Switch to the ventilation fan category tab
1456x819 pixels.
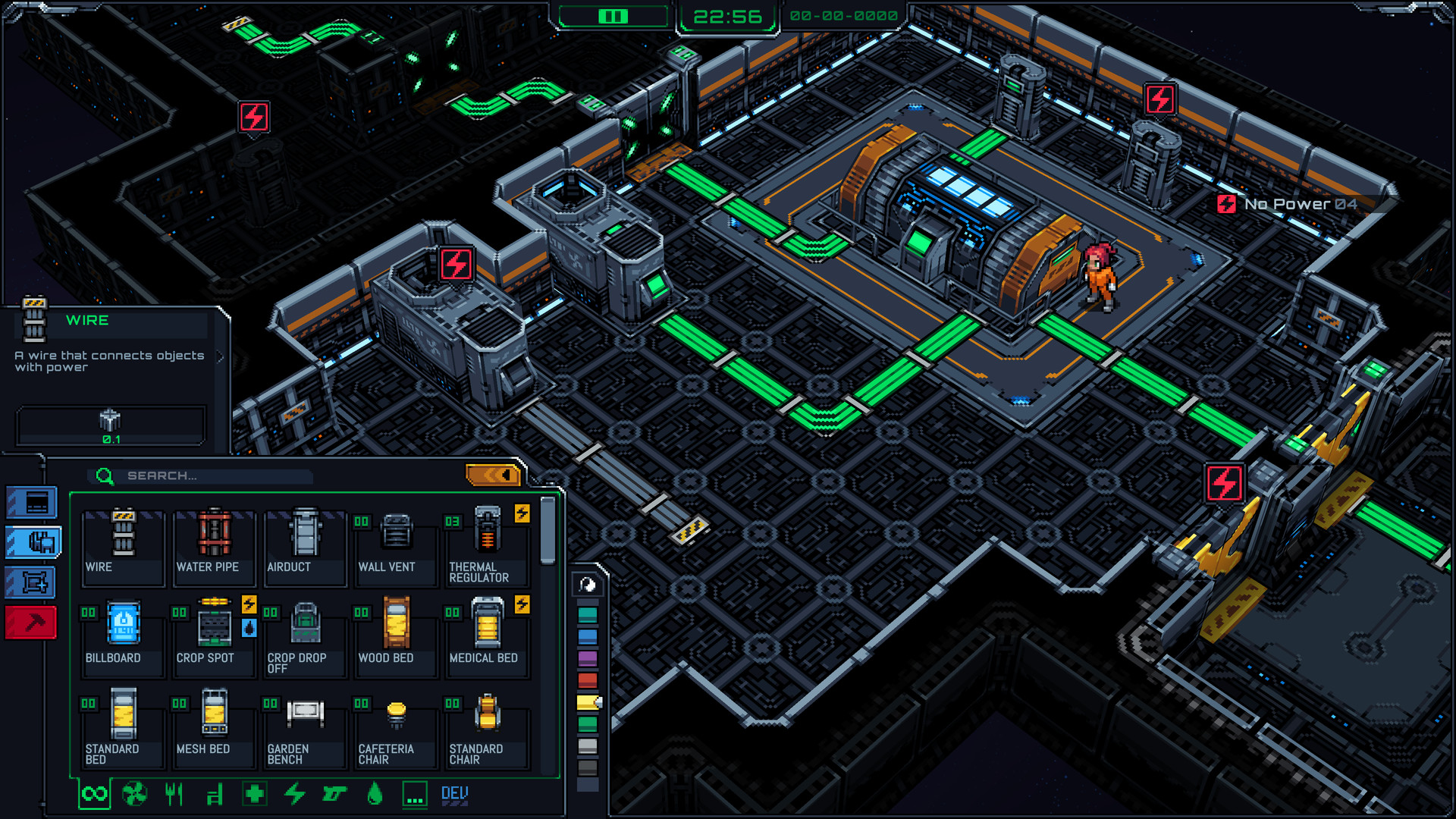tap(133, 793)
